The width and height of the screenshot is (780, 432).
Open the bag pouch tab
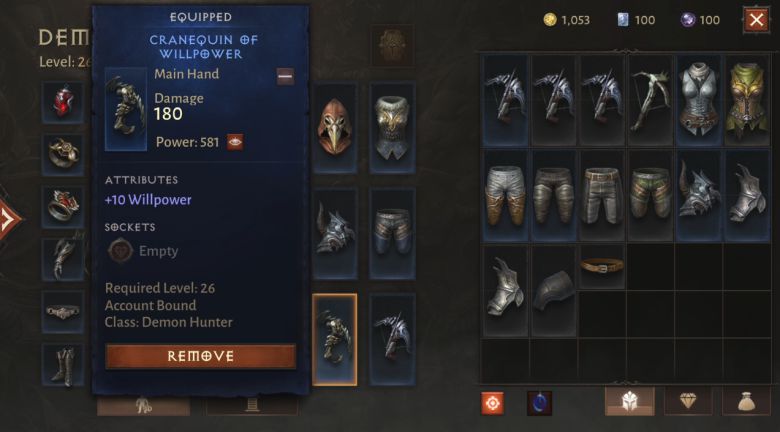tap(747, 402)
